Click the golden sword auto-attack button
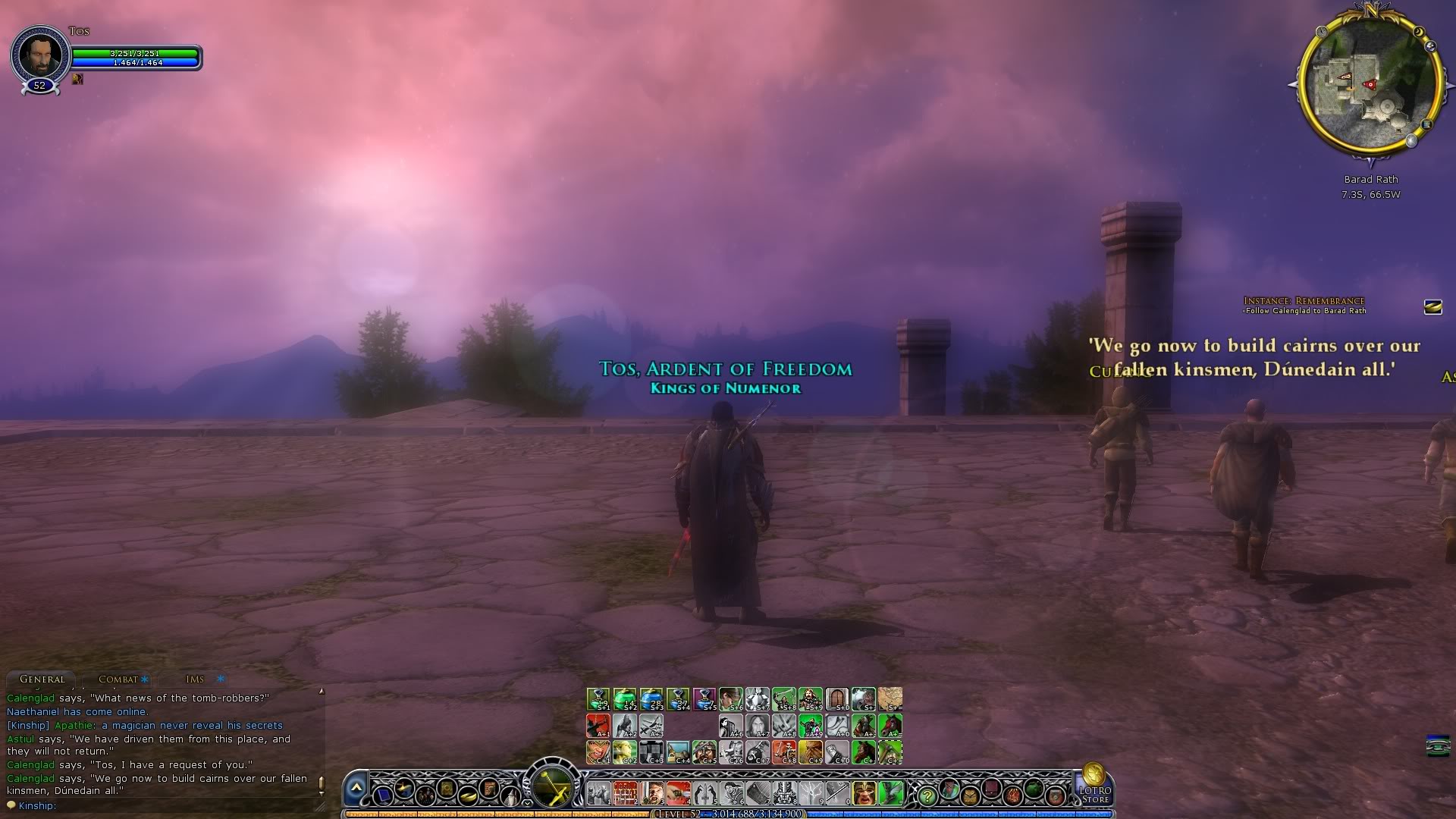Viewport: 1456px width, 819px height. coord(553,786)
